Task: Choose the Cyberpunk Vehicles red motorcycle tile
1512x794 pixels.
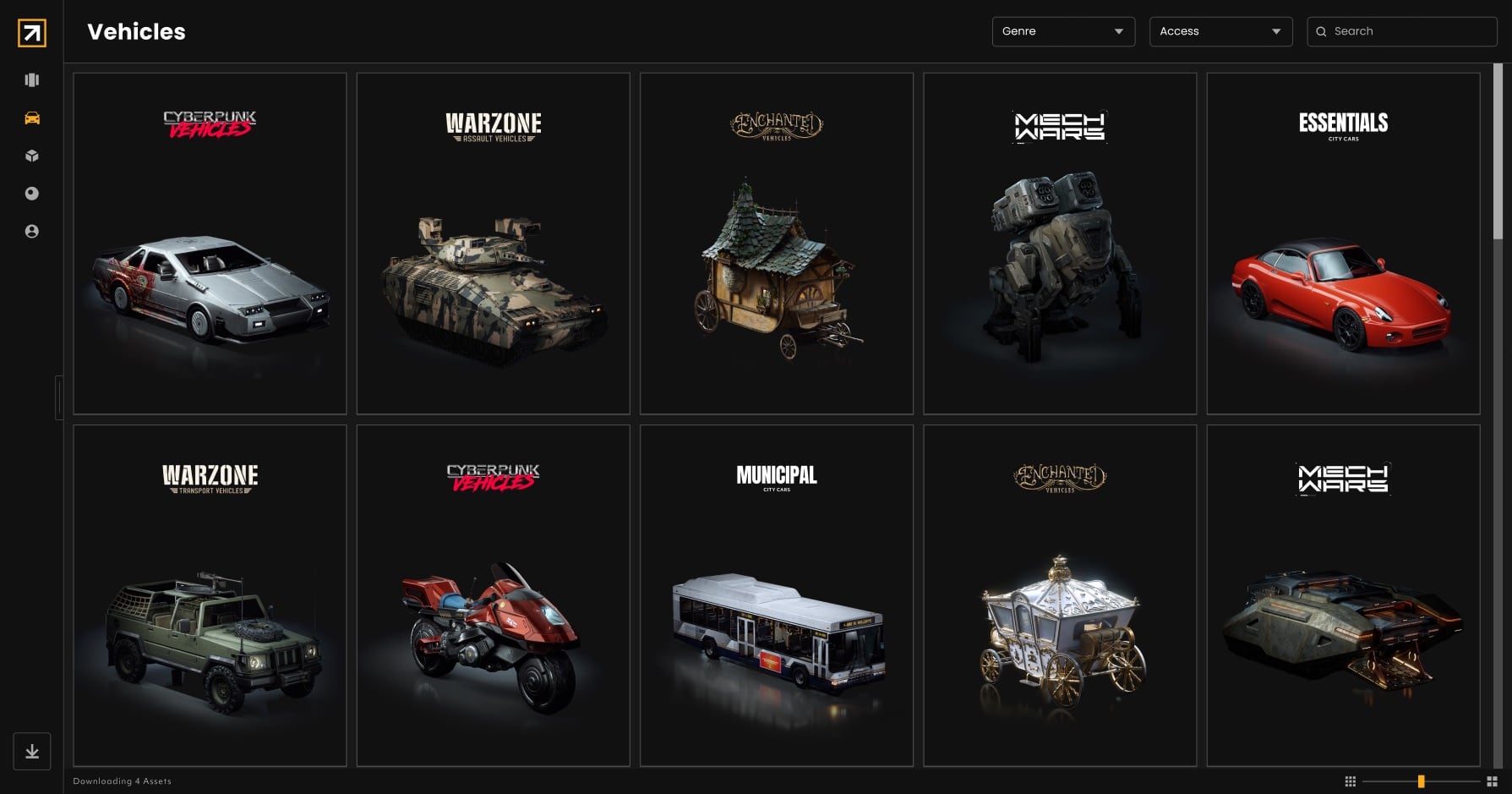Action: [493, 595]
